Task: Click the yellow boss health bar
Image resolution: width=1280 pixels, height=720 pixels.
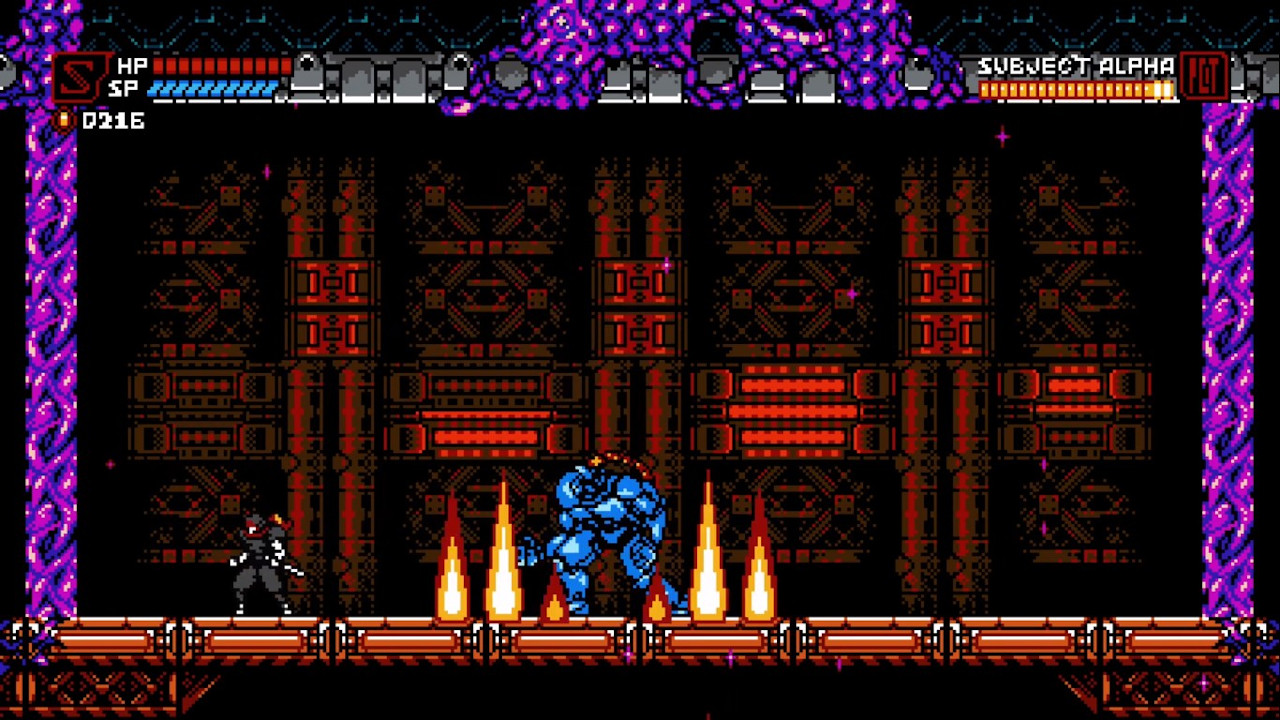Action: pos(1075,90)
